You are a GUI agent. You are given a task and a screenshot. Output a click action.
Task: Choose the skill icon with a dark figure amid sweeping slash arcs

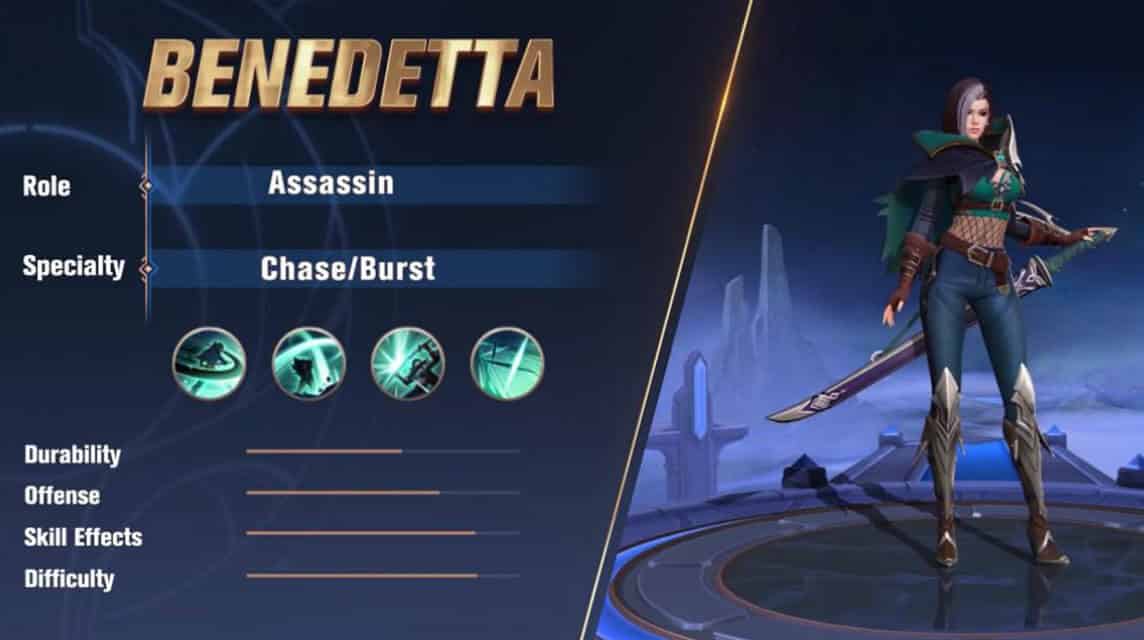308,364
